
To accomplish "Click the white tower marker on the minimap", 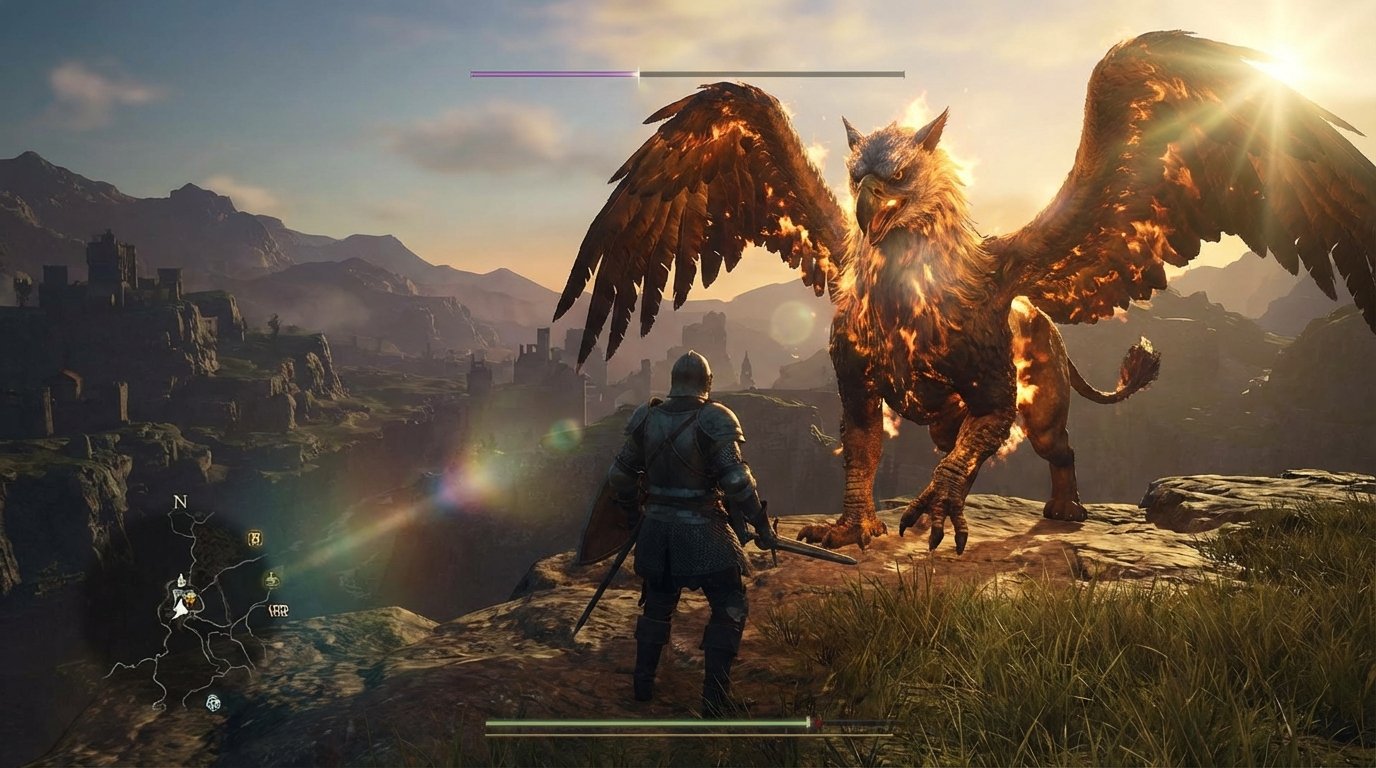I will (182, 578).
